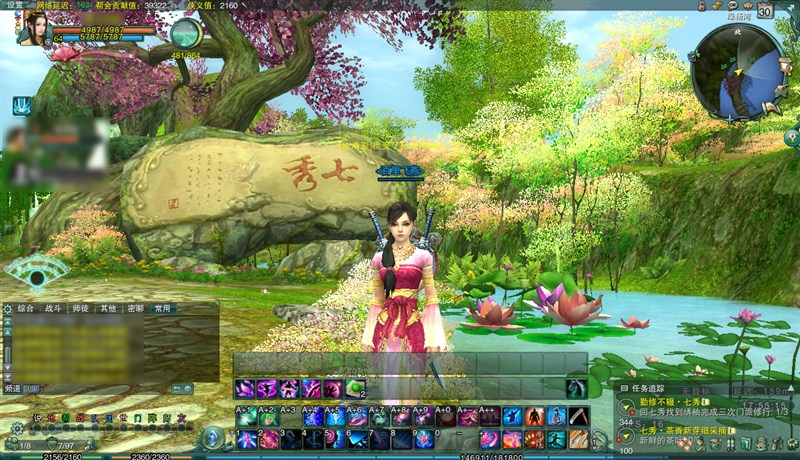Switch to the 密聊 chat tab
The width and height of the screenshot is (800, 460).
(x=135, y=309)
